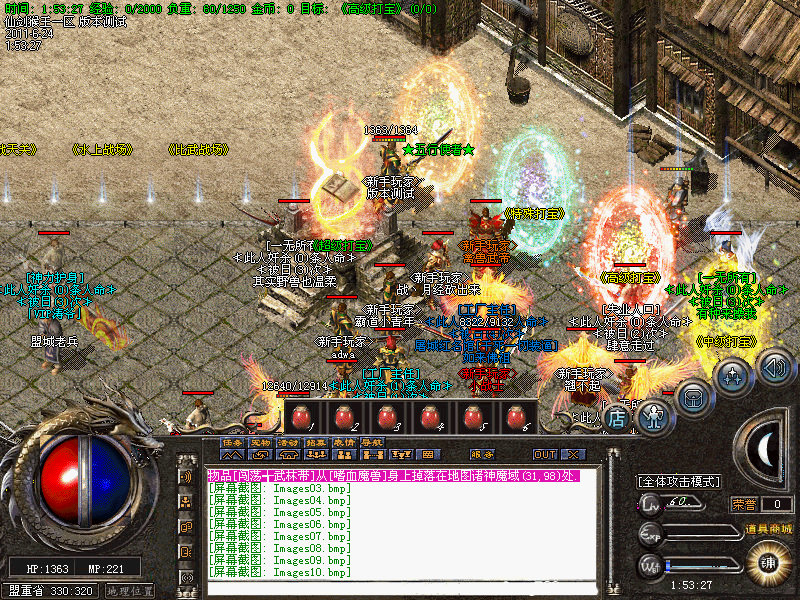Screen dimensions: 800x600
Task: Open the 店 shop round button
Action: click(x=617, y=419)
